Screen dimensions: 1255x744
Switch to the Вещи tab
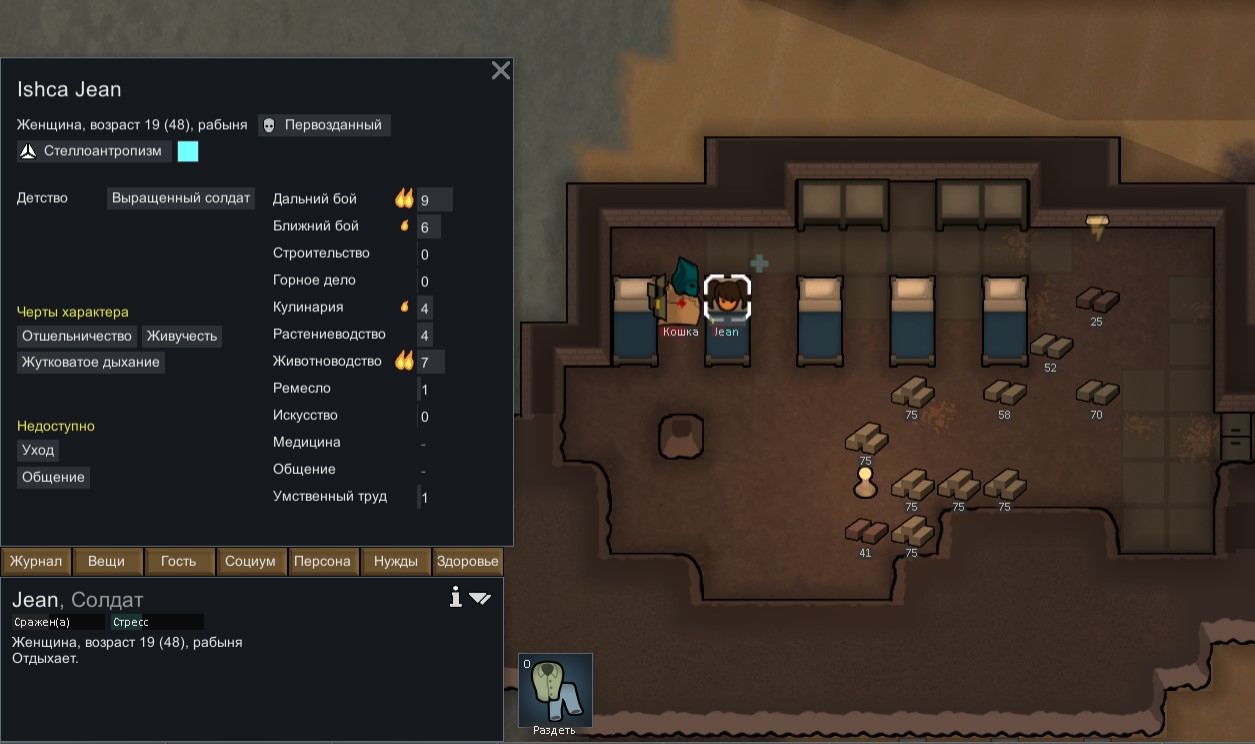click(106, 562)
